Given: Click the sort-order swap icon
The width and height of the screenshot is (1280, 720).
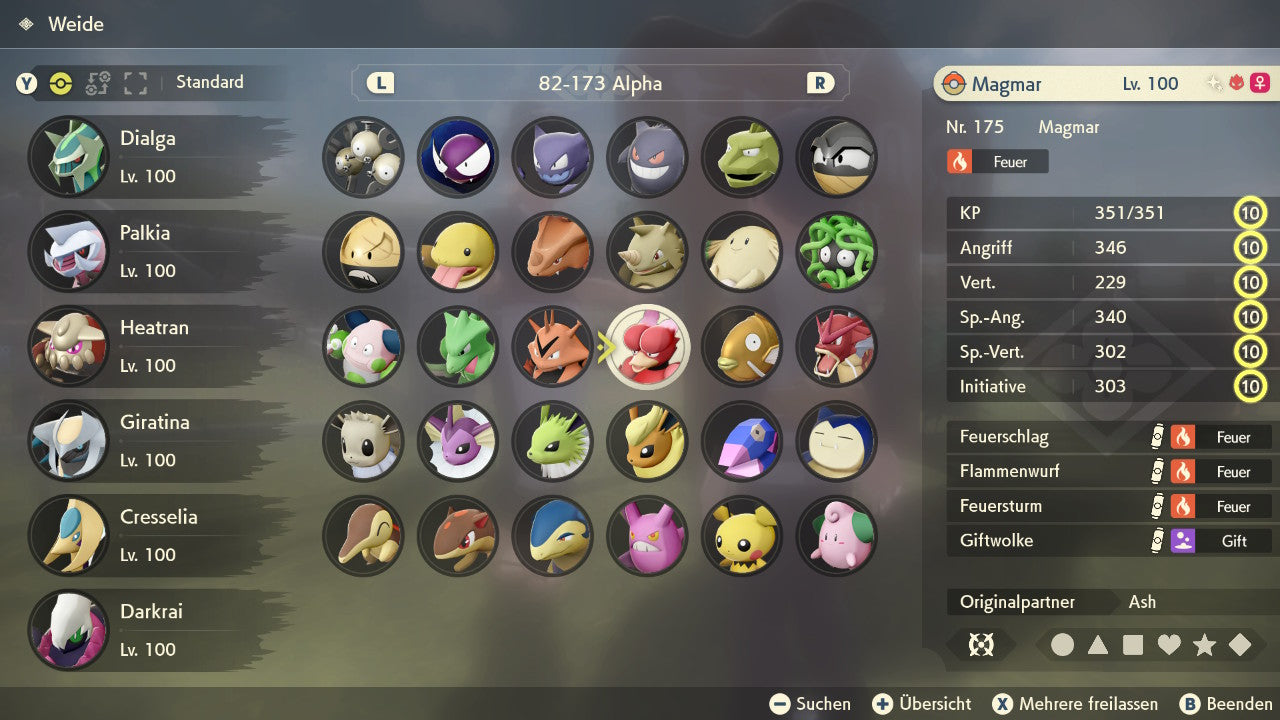Looking at the screenshot, I should 99,84.
